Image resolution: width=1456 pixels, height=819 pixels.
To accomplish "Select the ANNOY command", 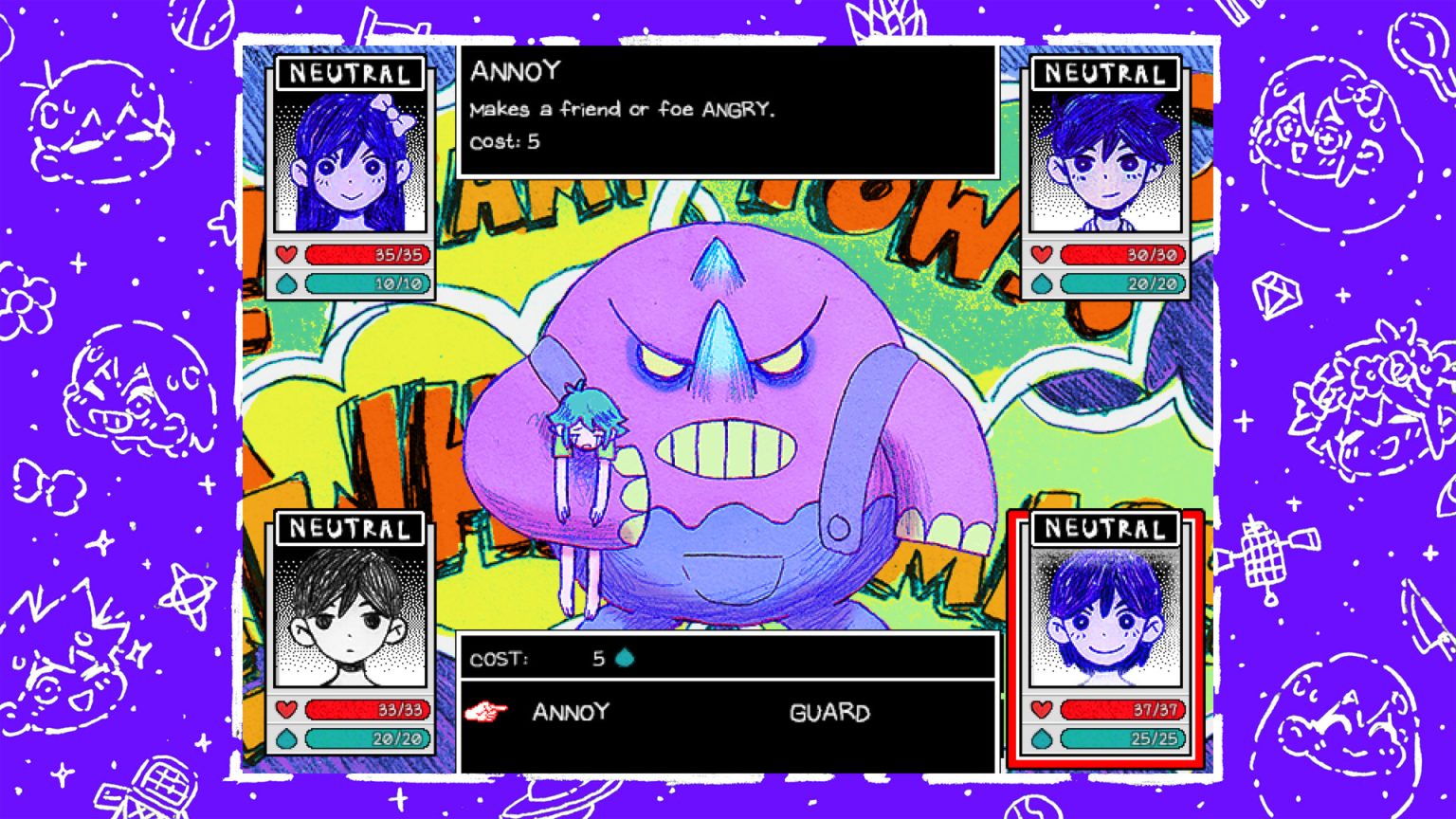I will [x=570, y=713].
